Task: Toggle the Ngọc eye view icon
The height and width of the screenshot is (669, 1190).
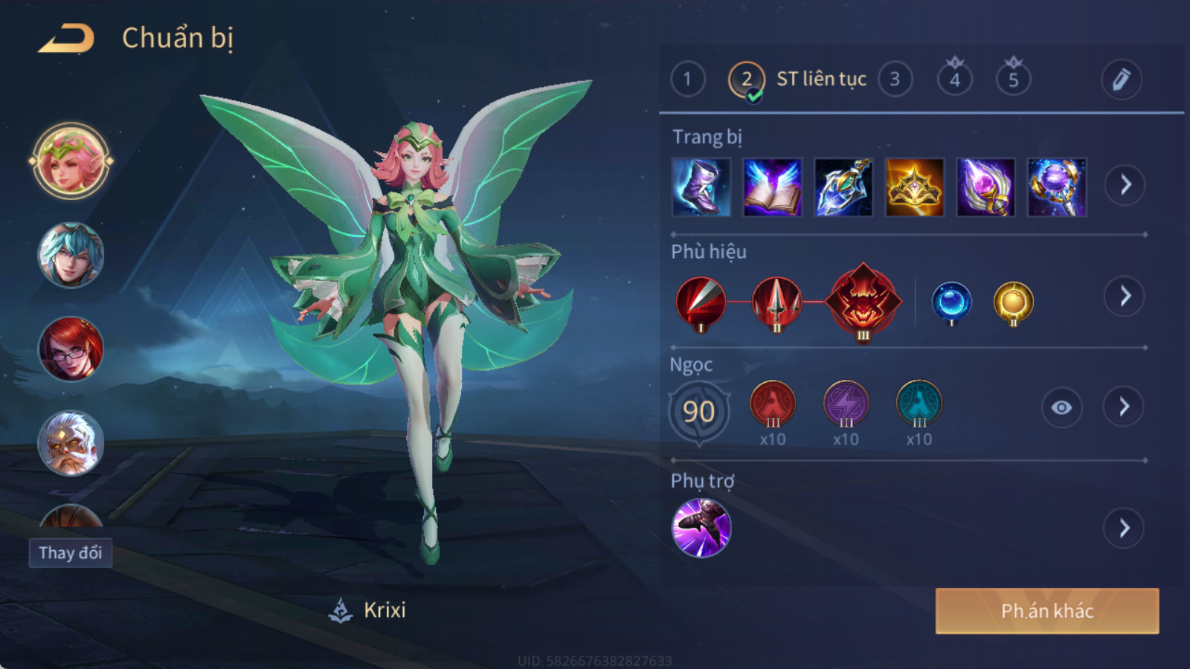Action: (1061, 407)
